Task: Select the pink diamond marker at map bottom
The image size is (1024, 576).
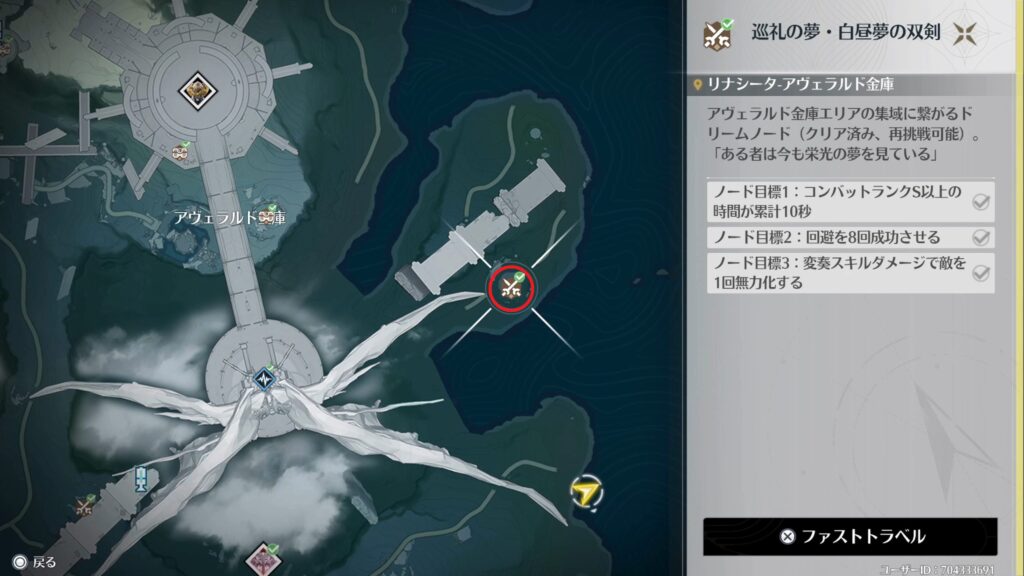Action: [x=263, y=557]
